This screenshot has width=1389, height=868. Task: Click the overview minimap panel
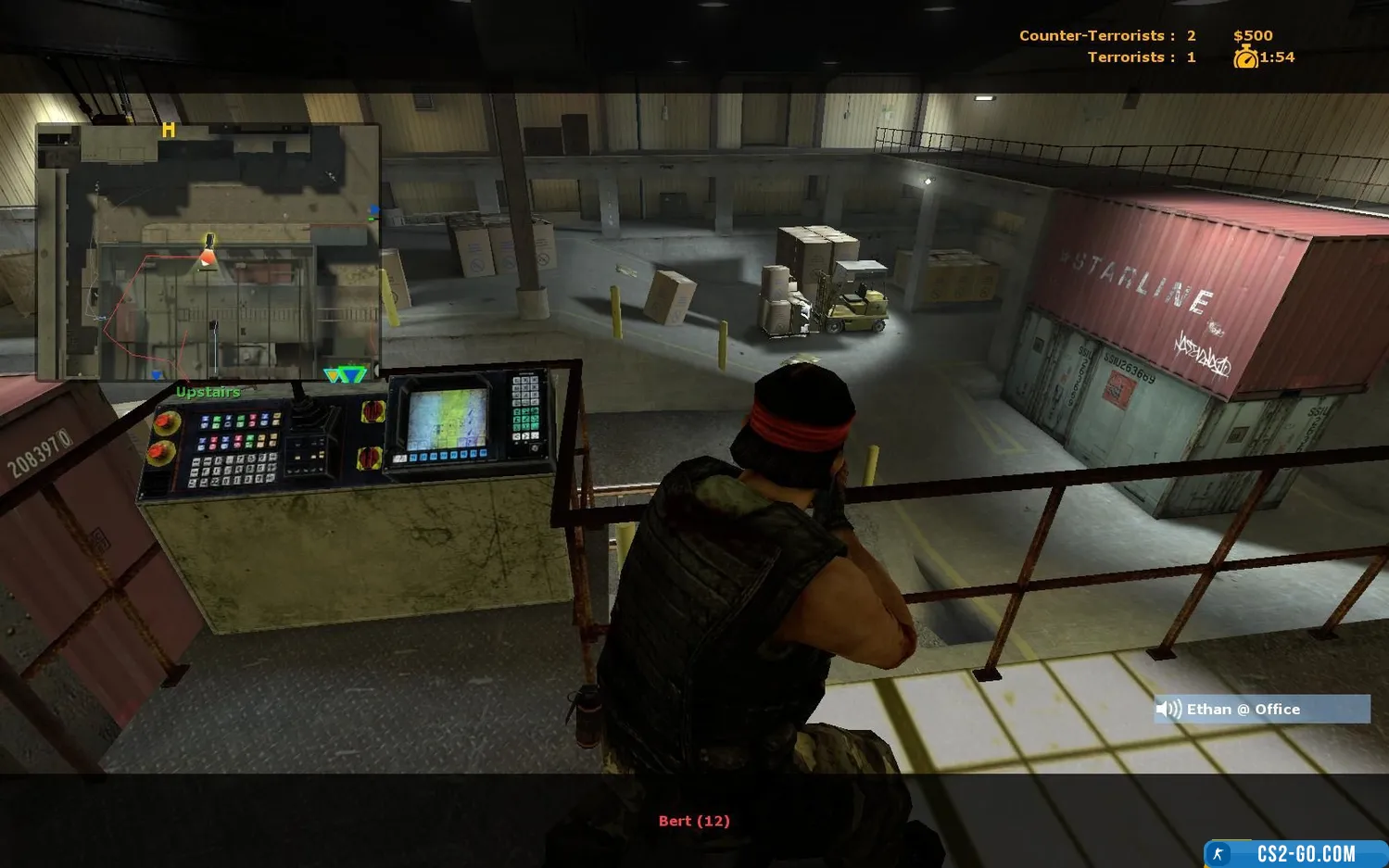coord(208,252)
